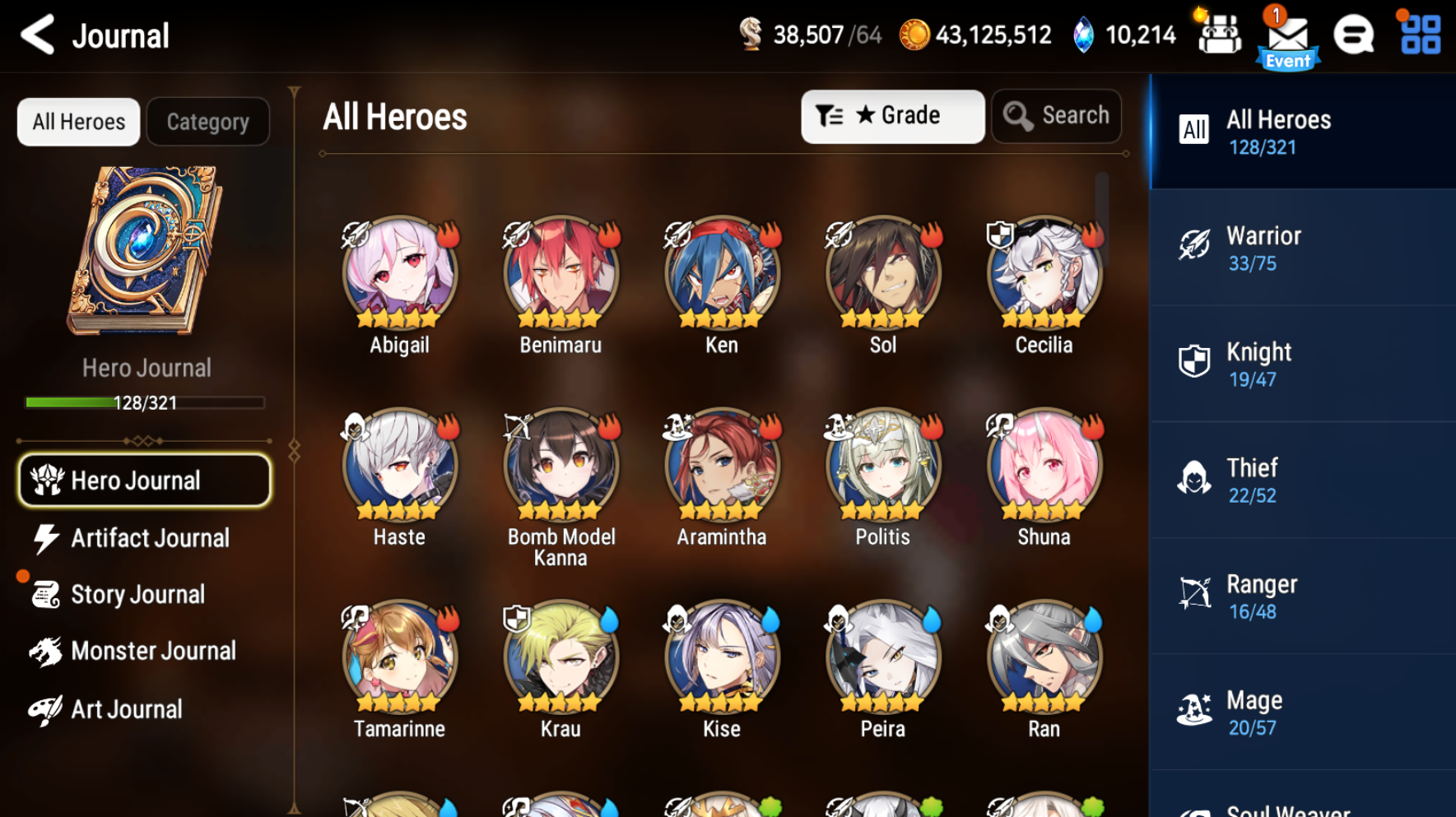Screen dimensions: 1456x817
Task: Switch to Category view
Action: pos(207,121)
